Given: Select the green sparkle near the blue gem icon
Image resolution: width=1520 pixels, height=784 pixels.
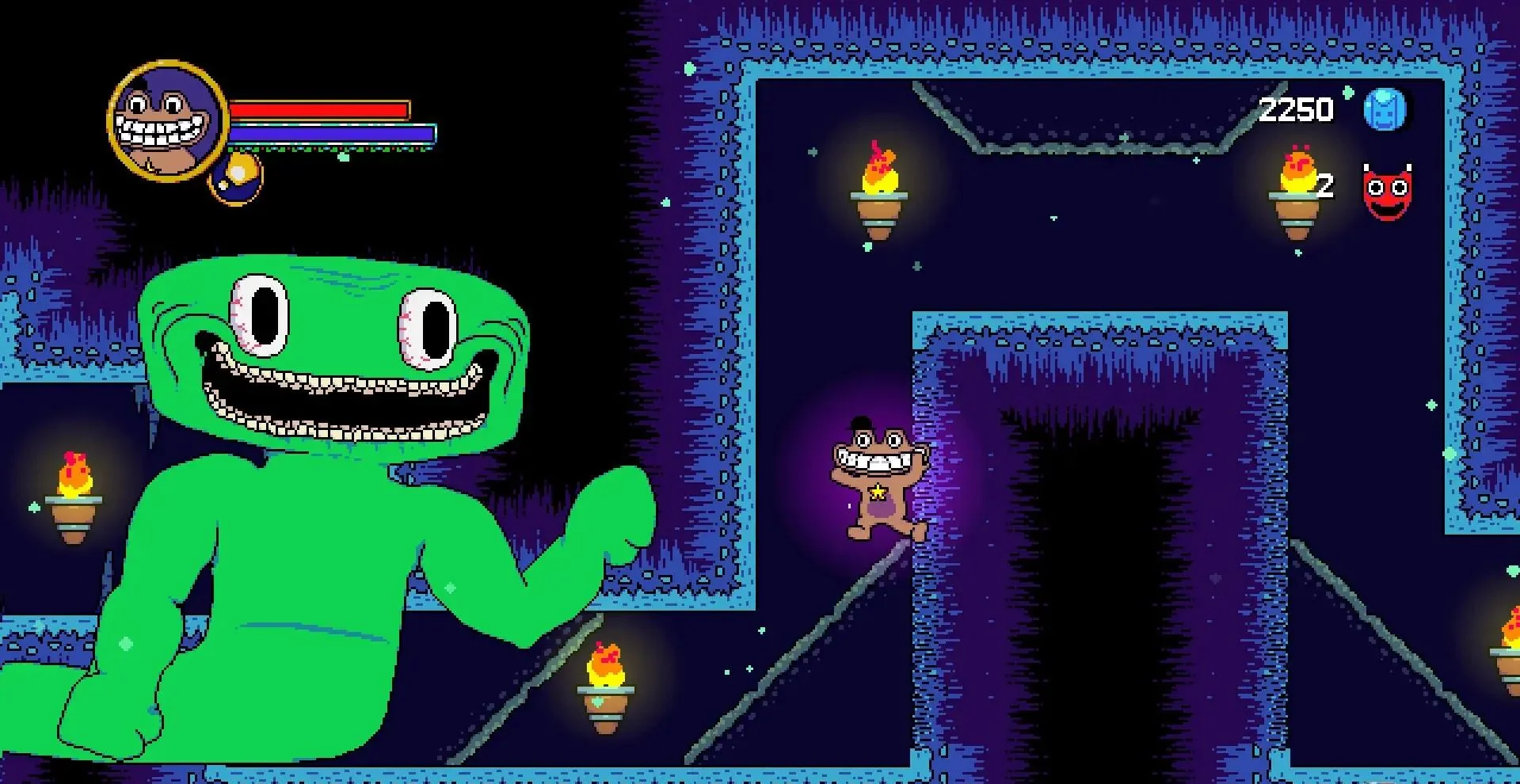Looking at the screenshot, I should (1348, 92).
